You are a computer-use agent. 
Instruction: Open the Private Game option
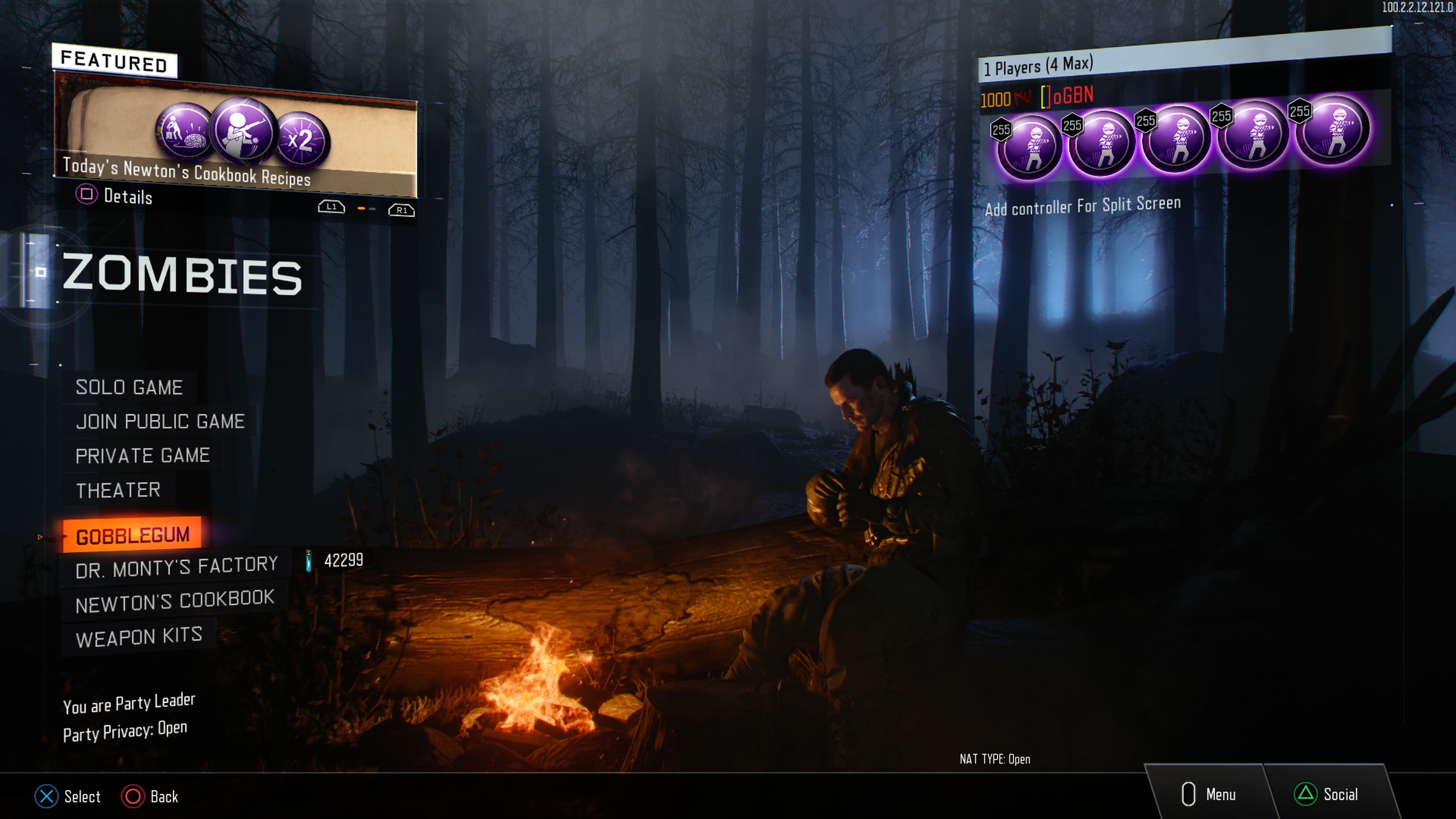click(143, 455)
